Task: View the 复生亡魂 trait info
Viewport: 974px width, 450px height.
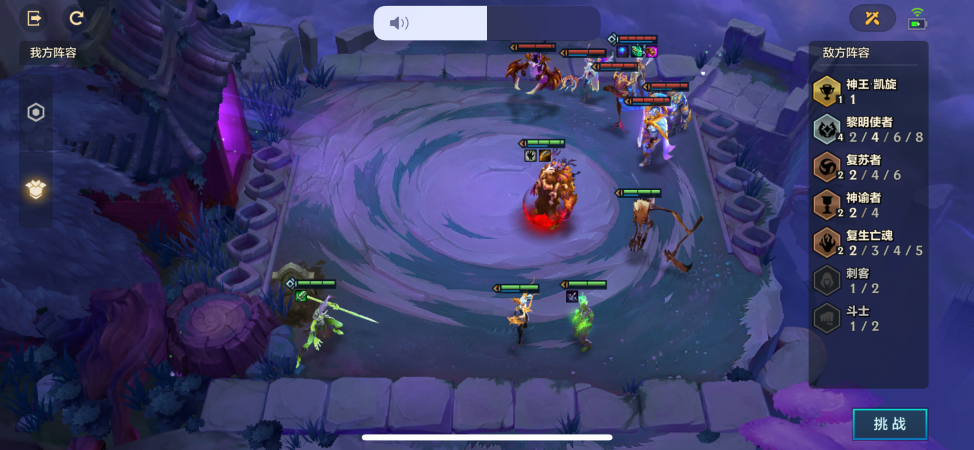Action: (868, 243)
